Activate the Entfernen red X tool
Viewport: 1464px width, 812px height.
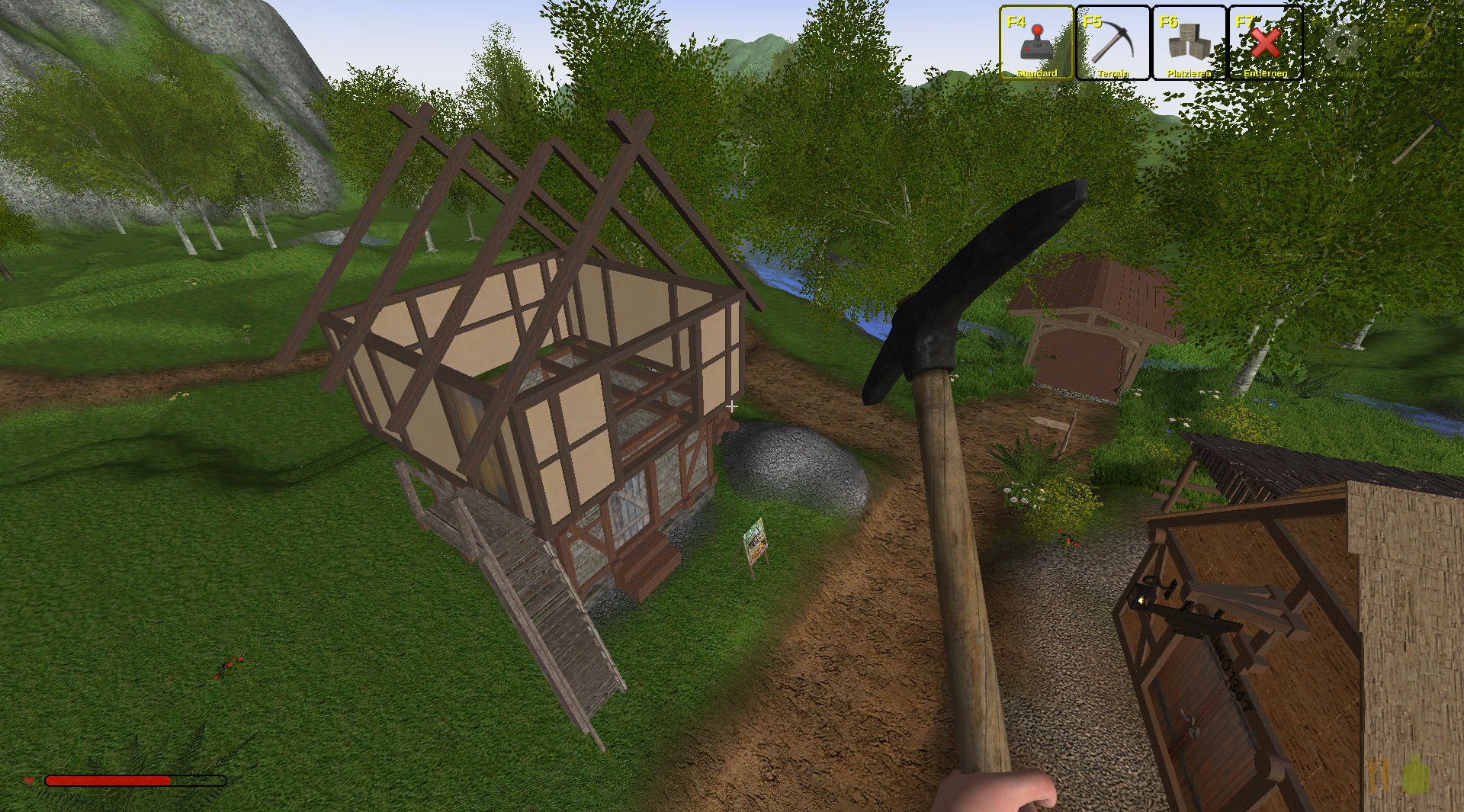pyautogui.click(x=1265, y=43)
